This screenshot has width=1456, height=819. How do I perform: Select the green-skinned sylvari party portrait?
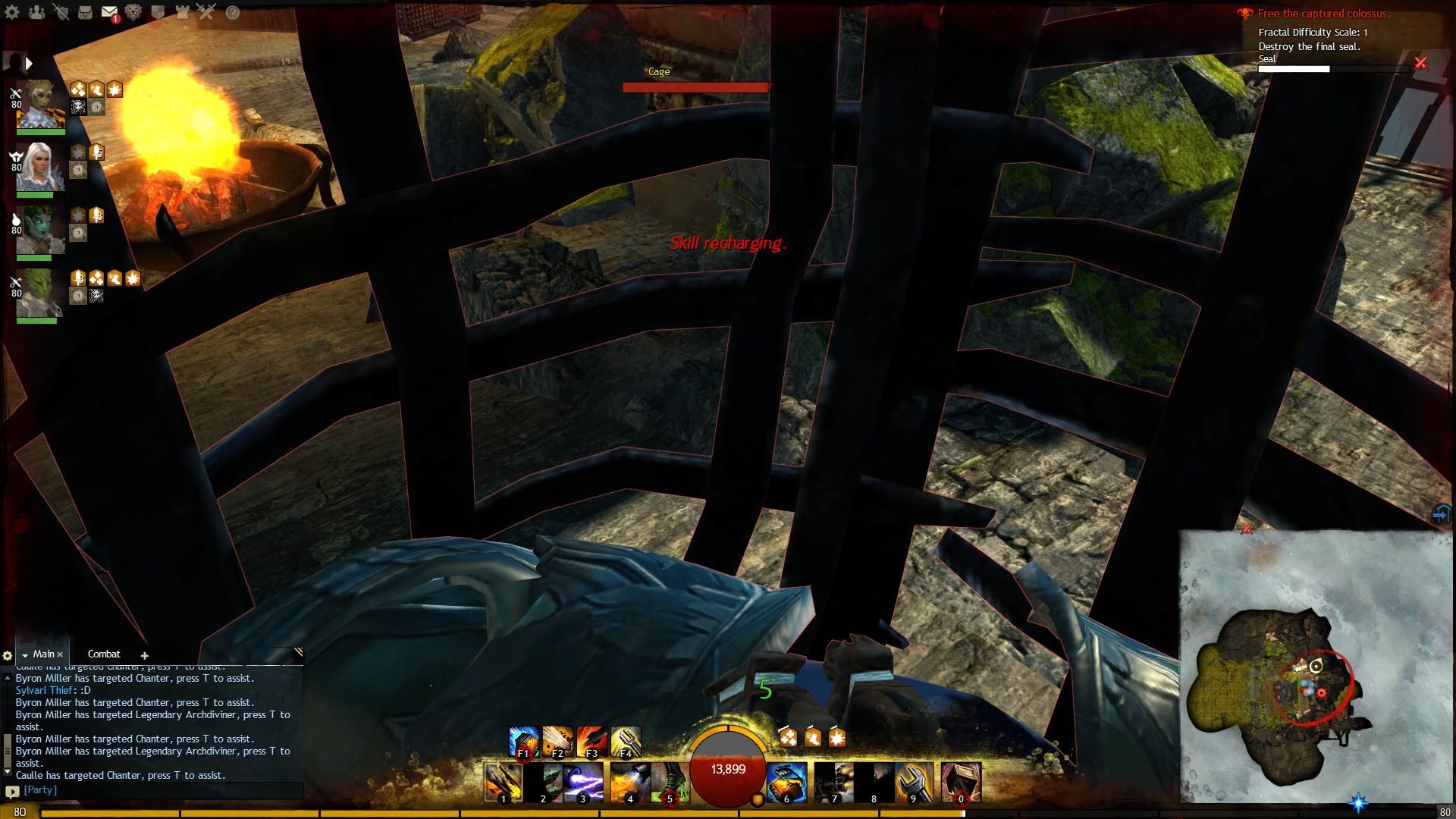tap(39, 230)
